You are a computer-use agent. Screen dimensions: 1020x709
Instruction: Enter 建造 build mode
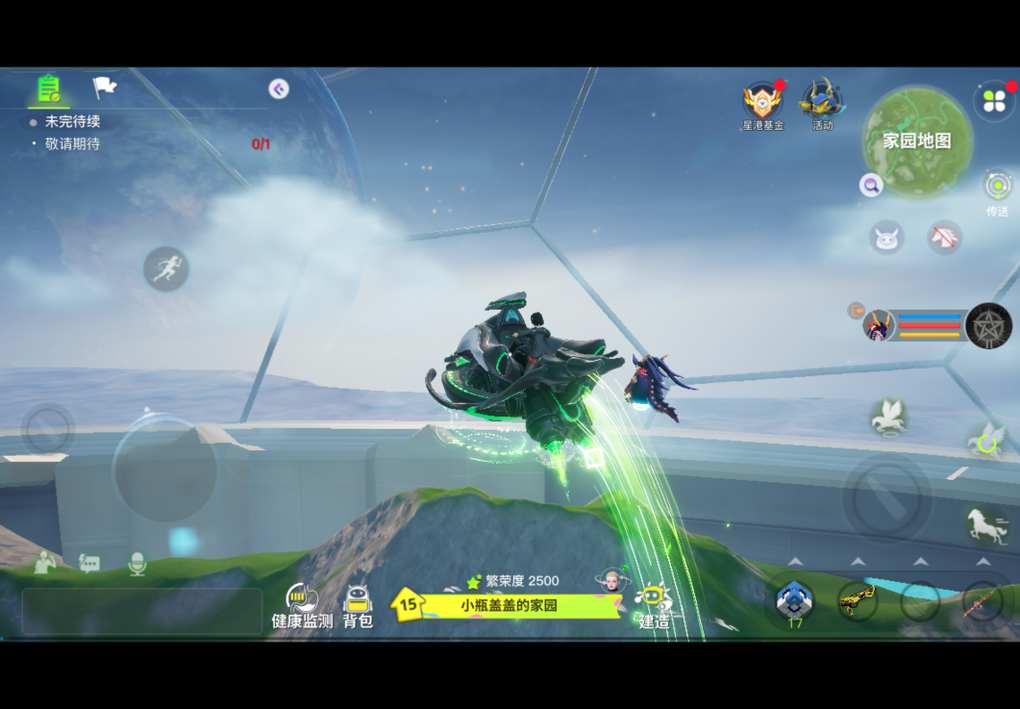click(654, 606)
